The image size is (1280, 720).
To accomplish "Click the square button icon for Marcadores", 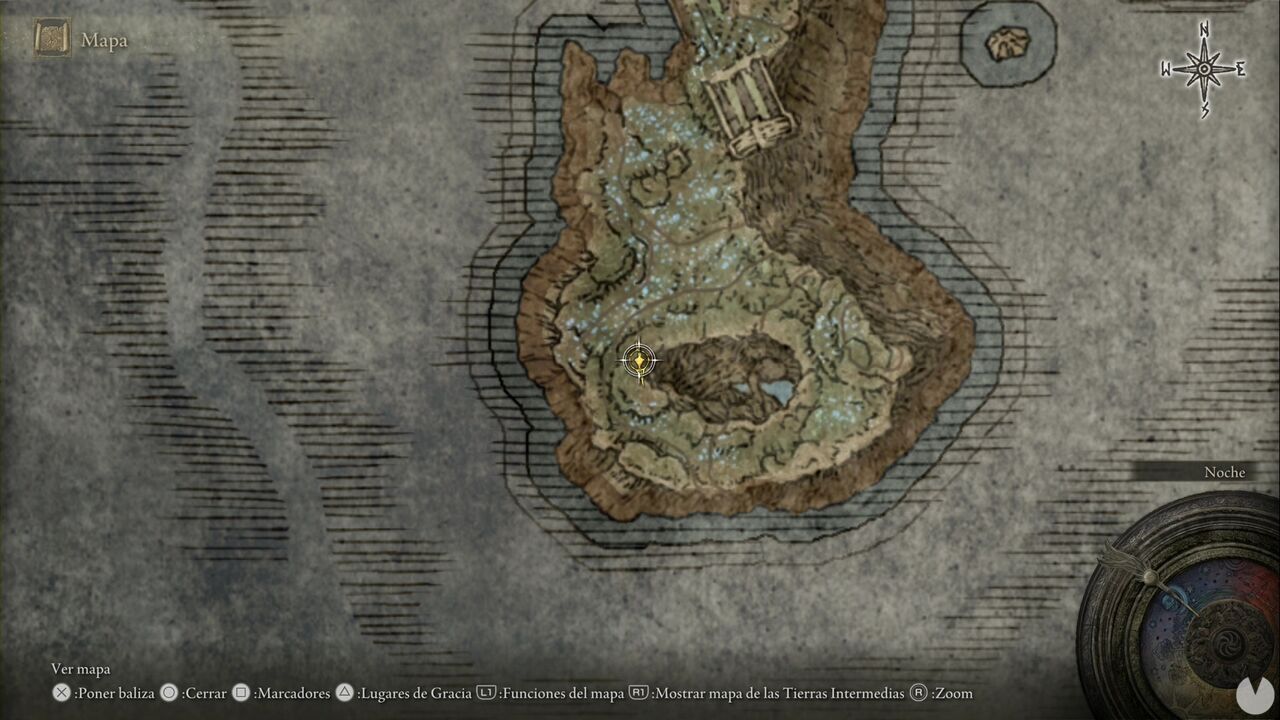I will (x=242, y=692).
